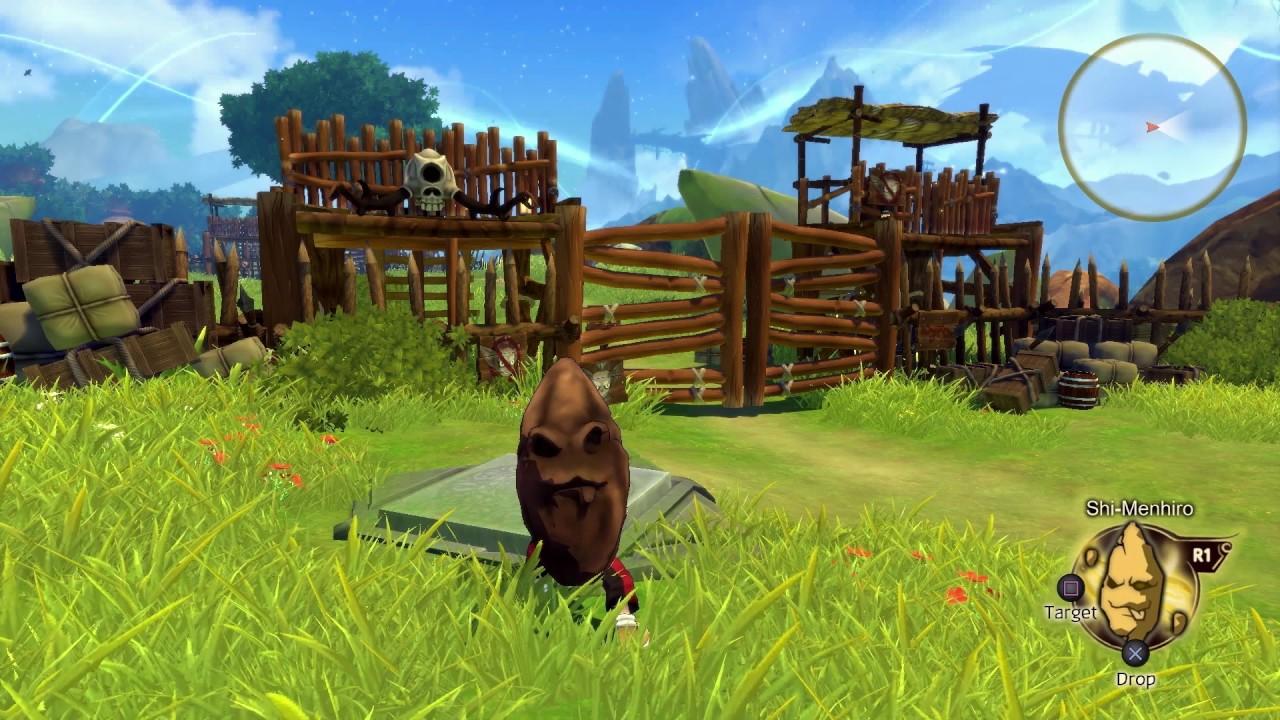
Task: Click the Drop label text
Action: (x=1135, y=678)
